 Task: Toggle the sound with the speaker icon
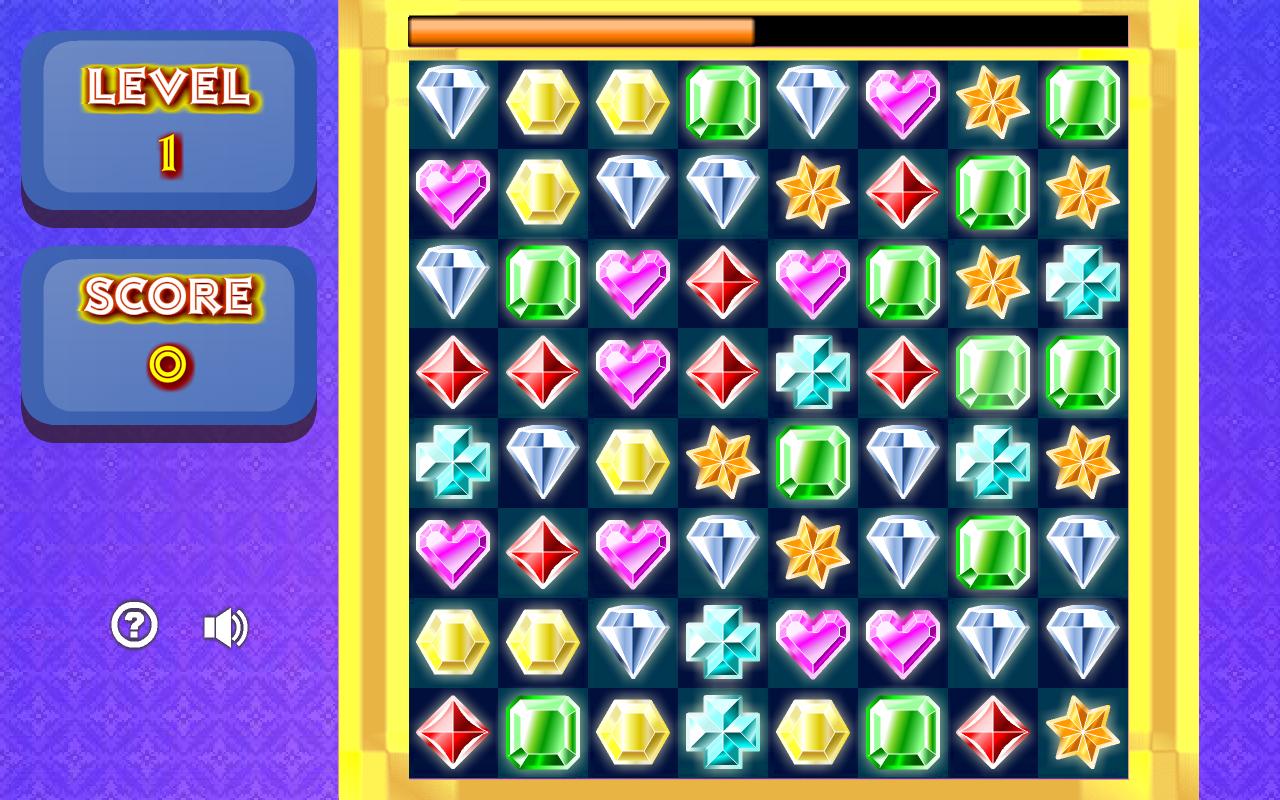[227, 627]
